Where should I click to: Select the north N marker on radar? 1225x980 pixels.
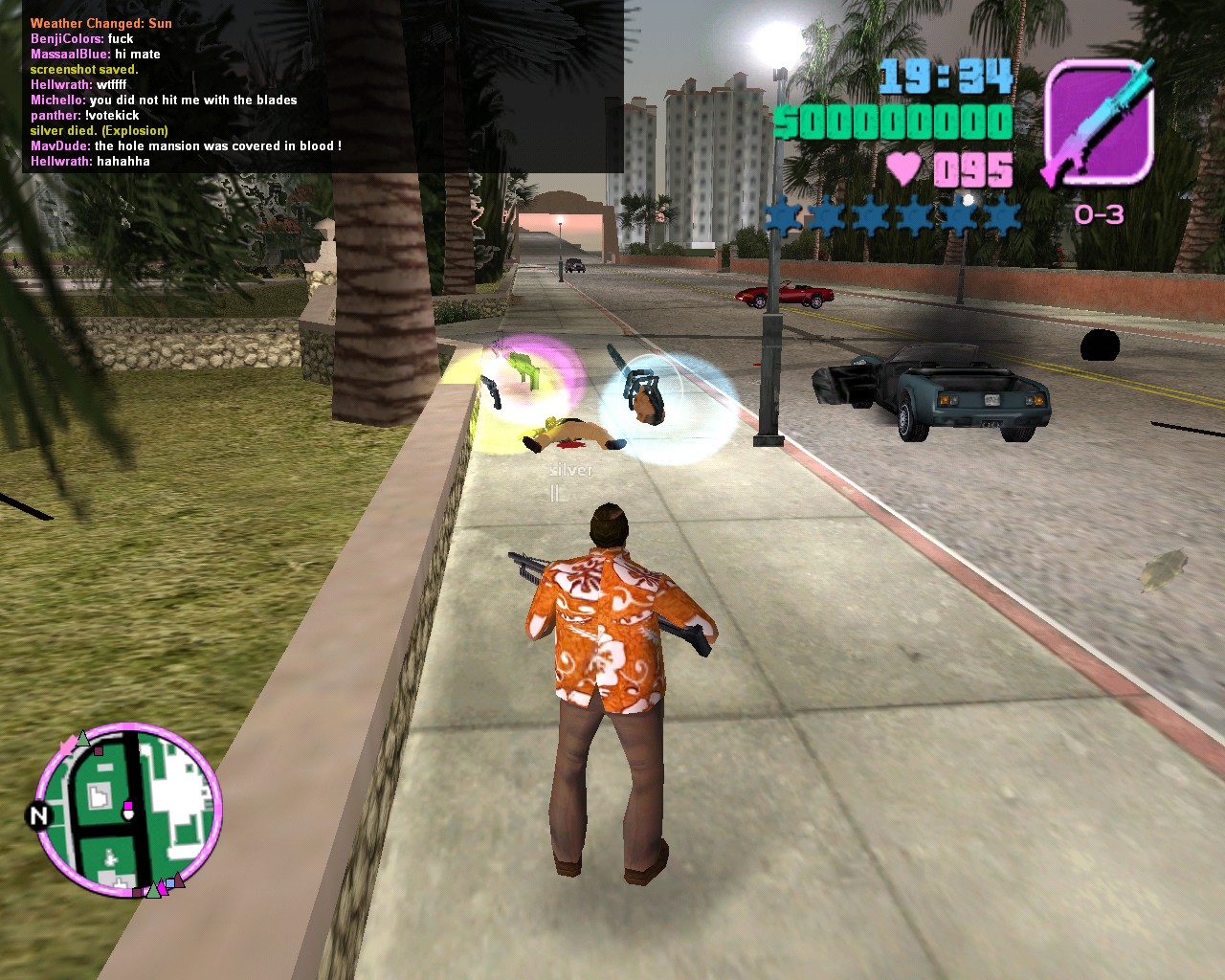click(39, 816)
